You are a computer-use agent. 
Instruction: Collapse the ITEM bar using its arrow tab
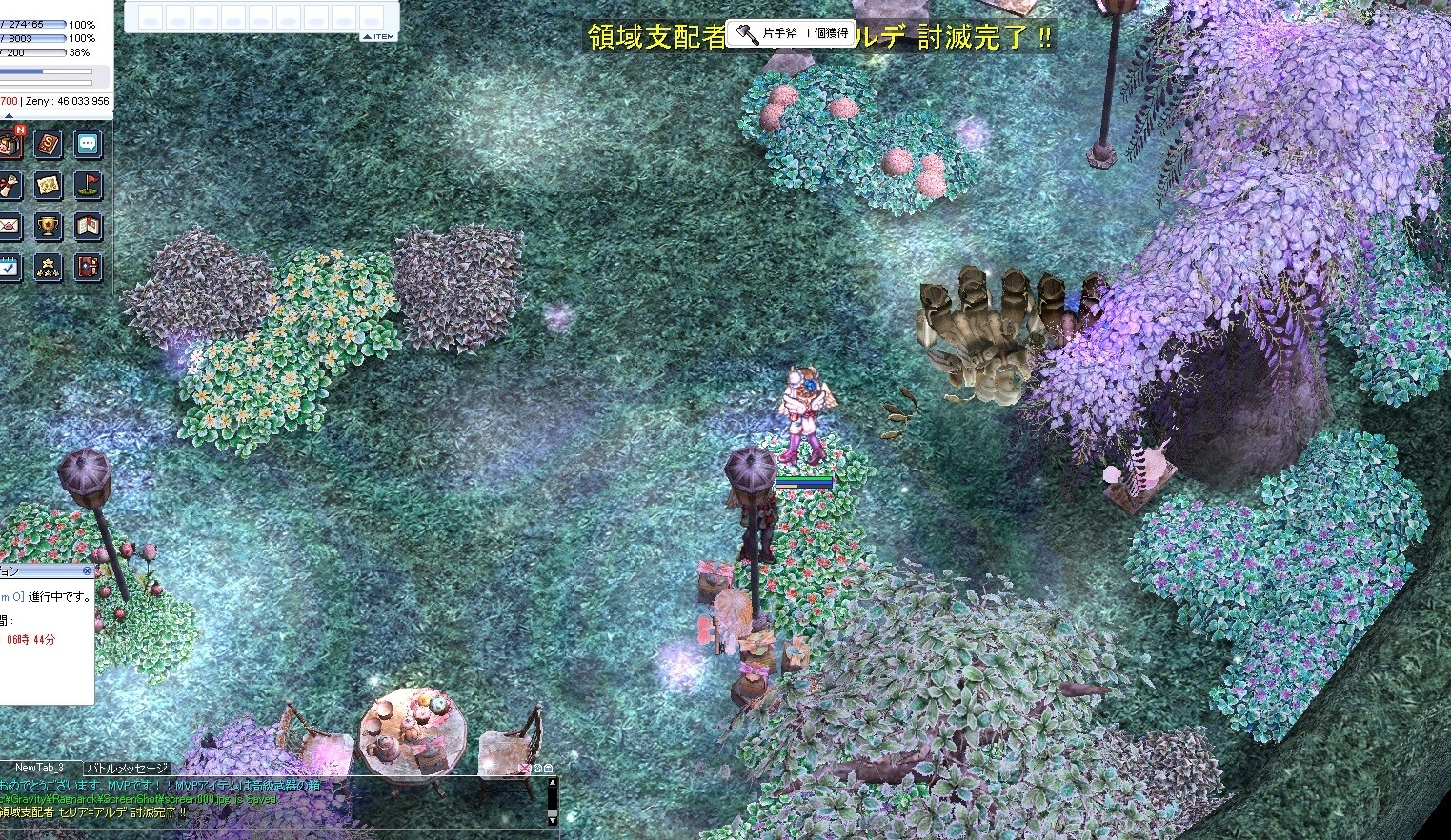click(379, 36)
